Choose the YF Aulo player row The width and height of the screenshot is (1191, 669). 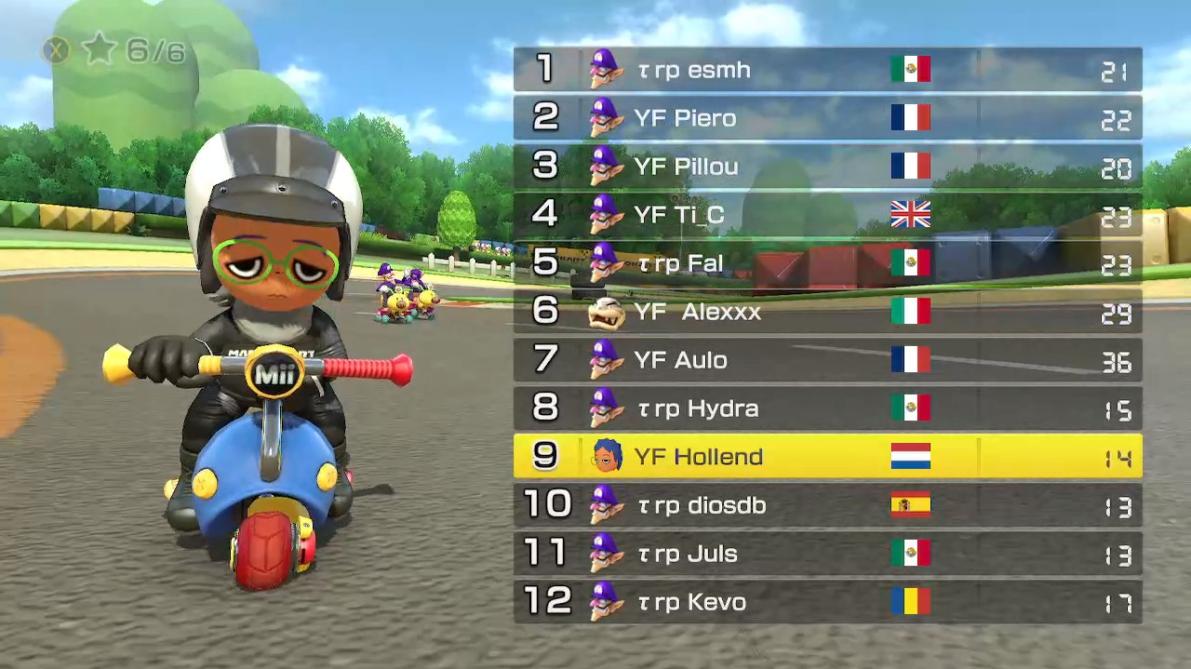click(827, 360)
